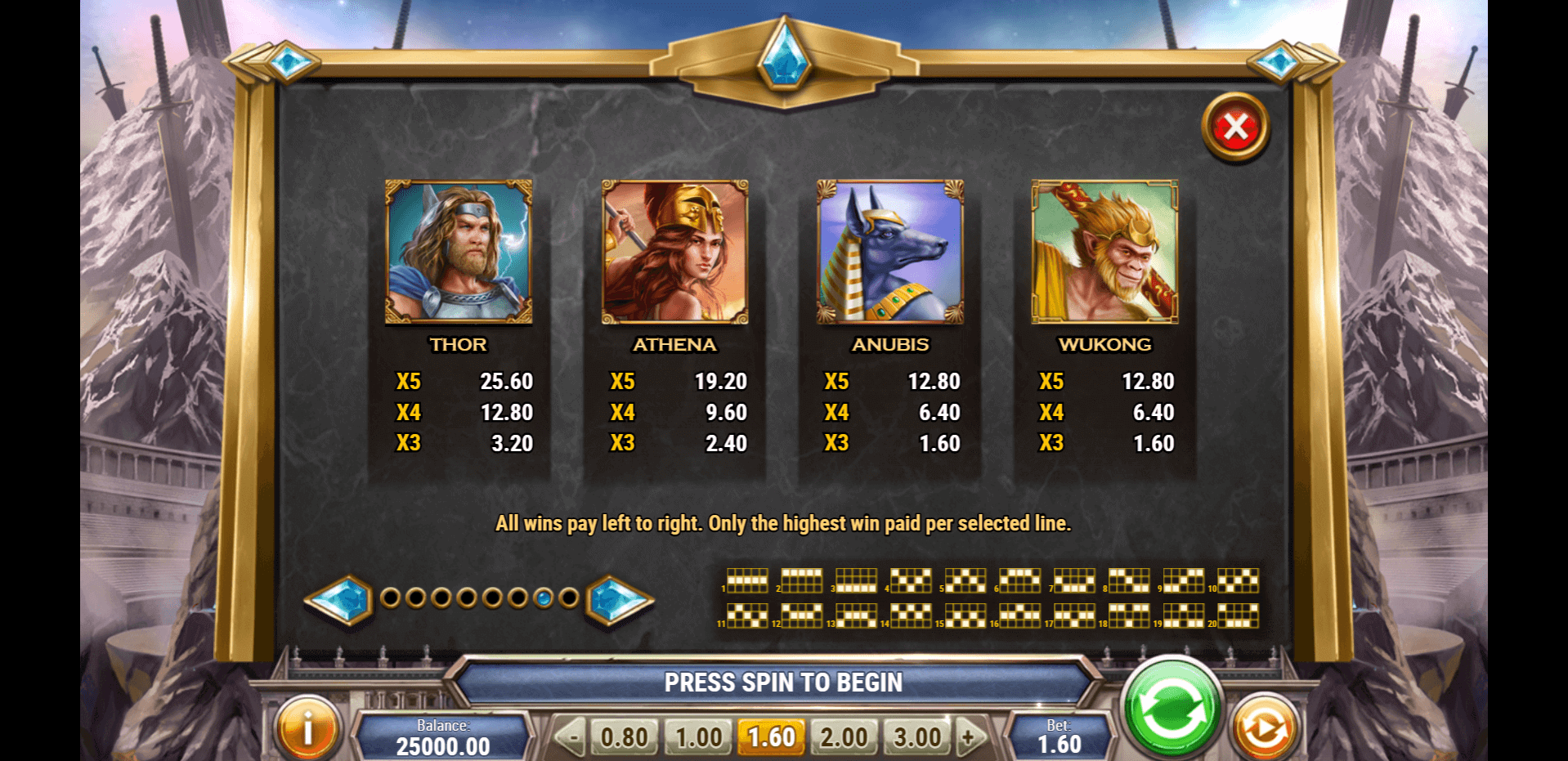Increase the bet with the plus arrow
The image size is (1568, 761).
[969, 737]
